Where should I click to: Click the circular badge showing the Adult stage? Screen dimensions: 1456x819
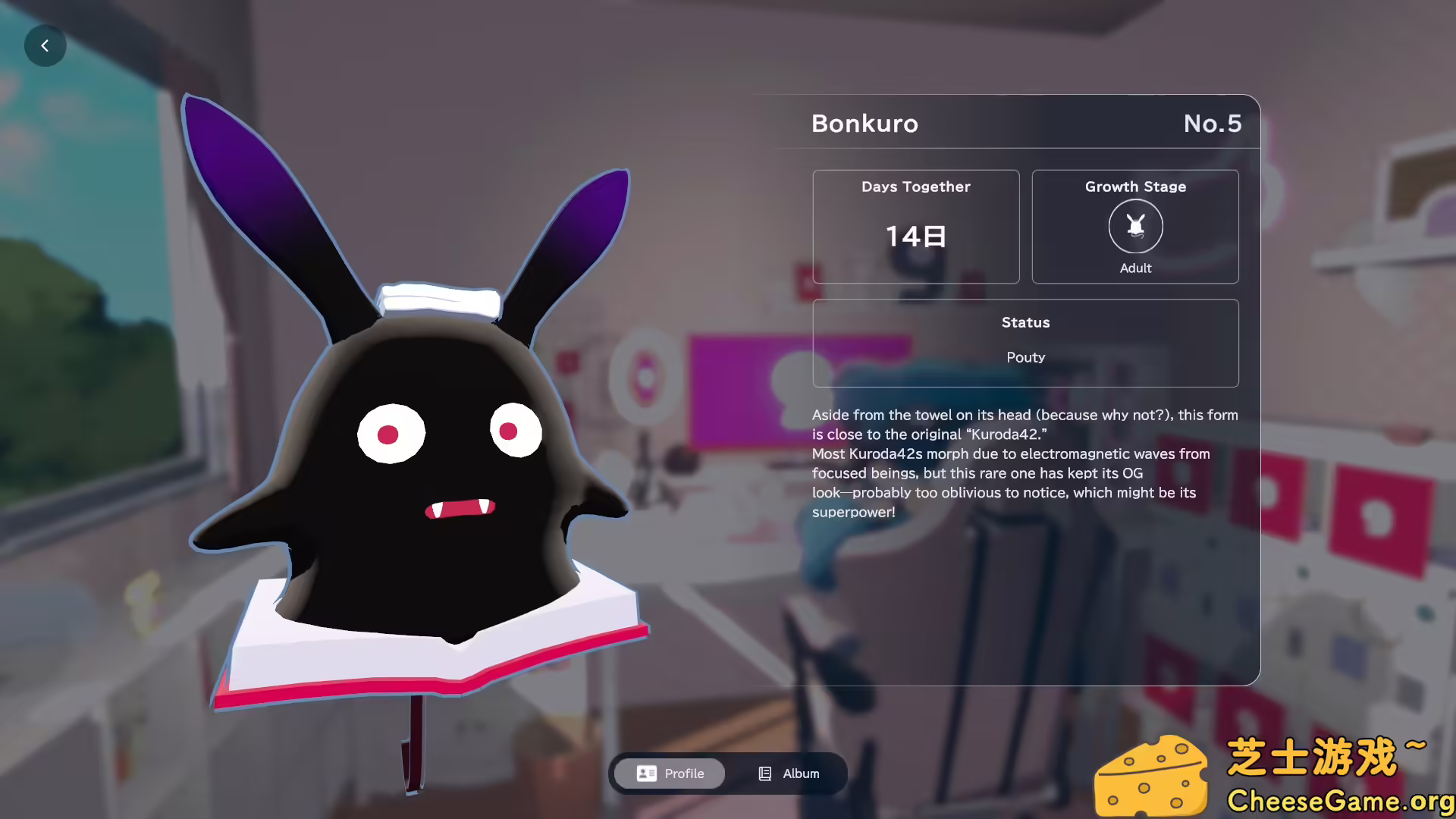pos(1134,226)
